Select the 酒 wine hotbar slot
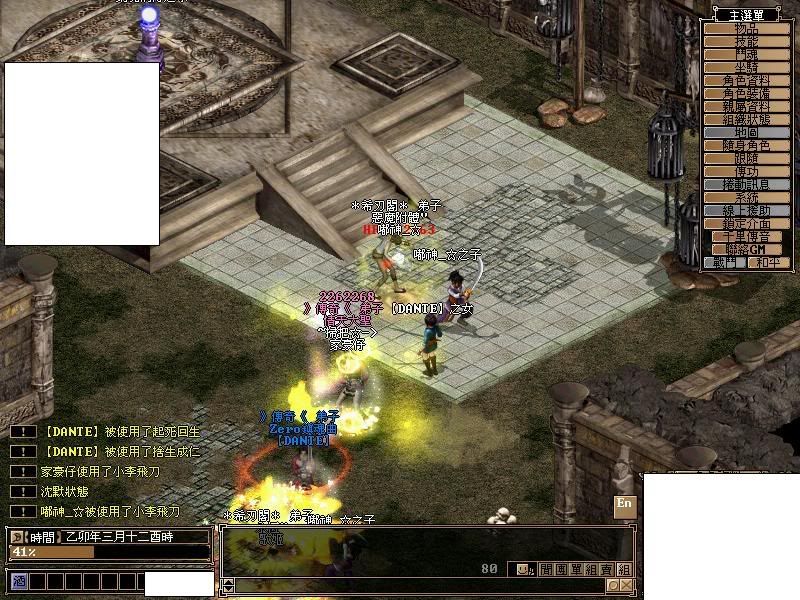 click(x=18, y=581)
